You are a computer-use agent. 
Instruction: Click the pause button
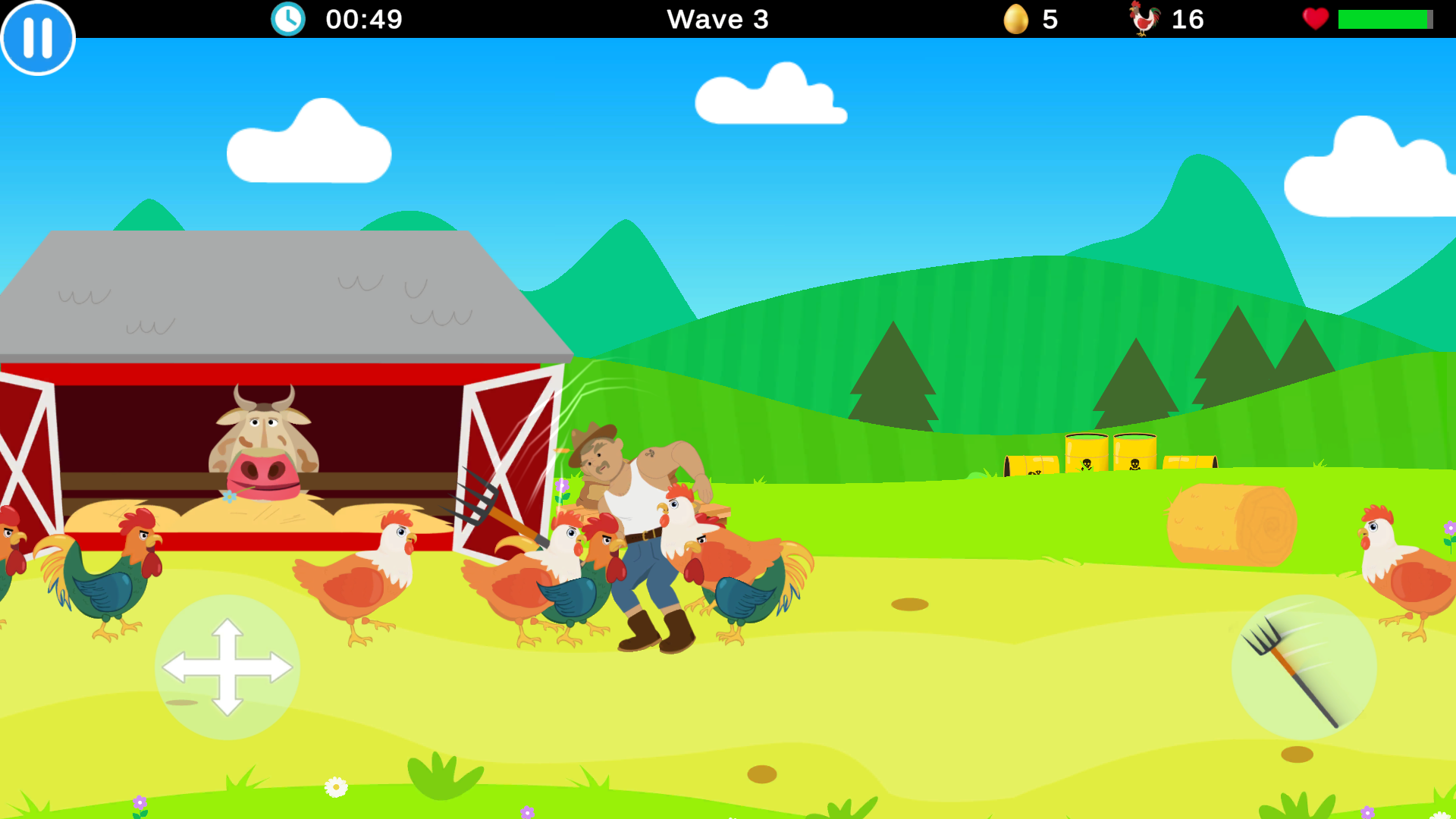pyautogui.click(x=36, y=37)
